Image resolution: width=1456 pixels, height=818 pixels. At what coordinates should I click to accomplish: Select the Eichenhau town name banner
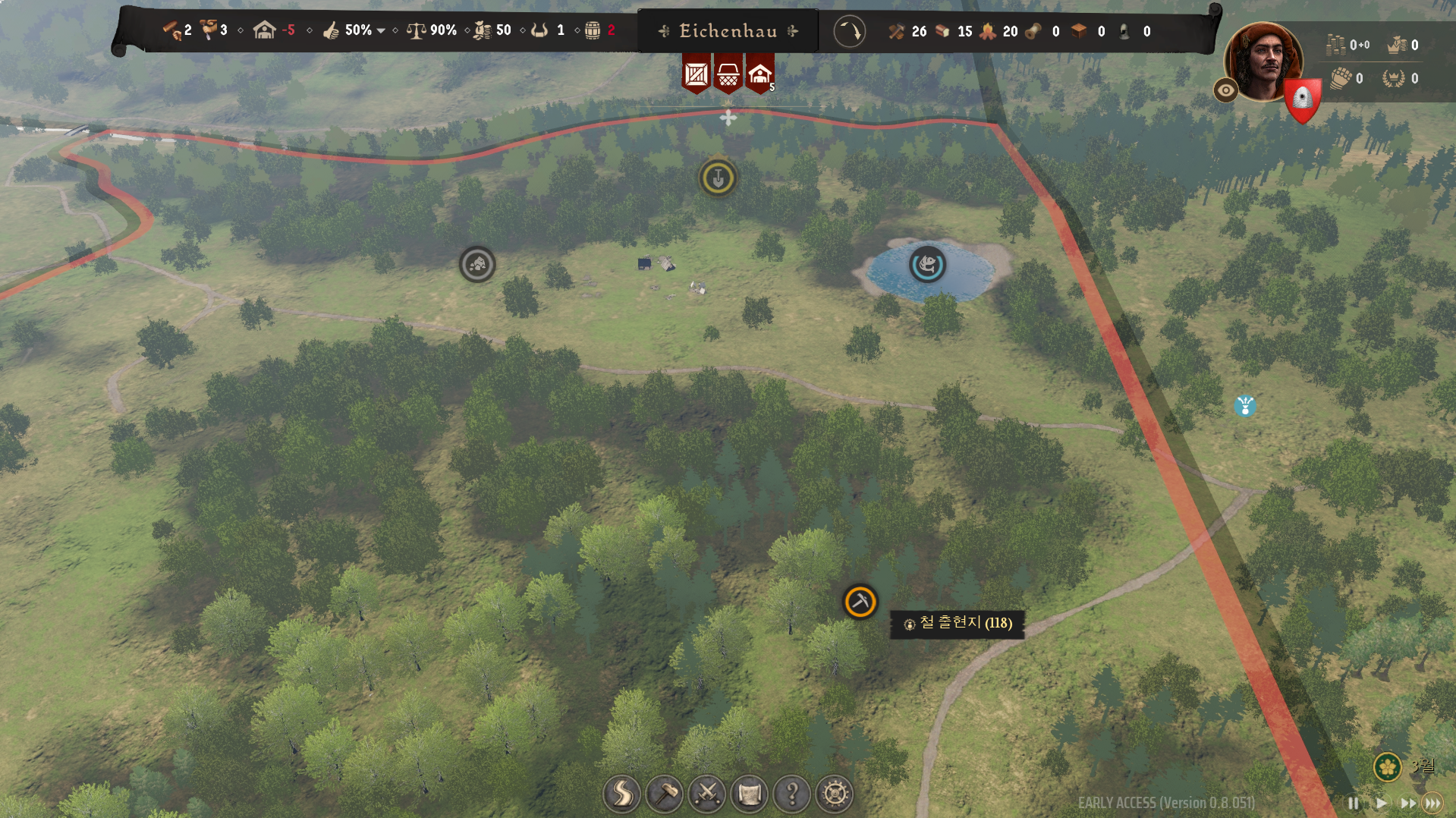tap(728, 31)
